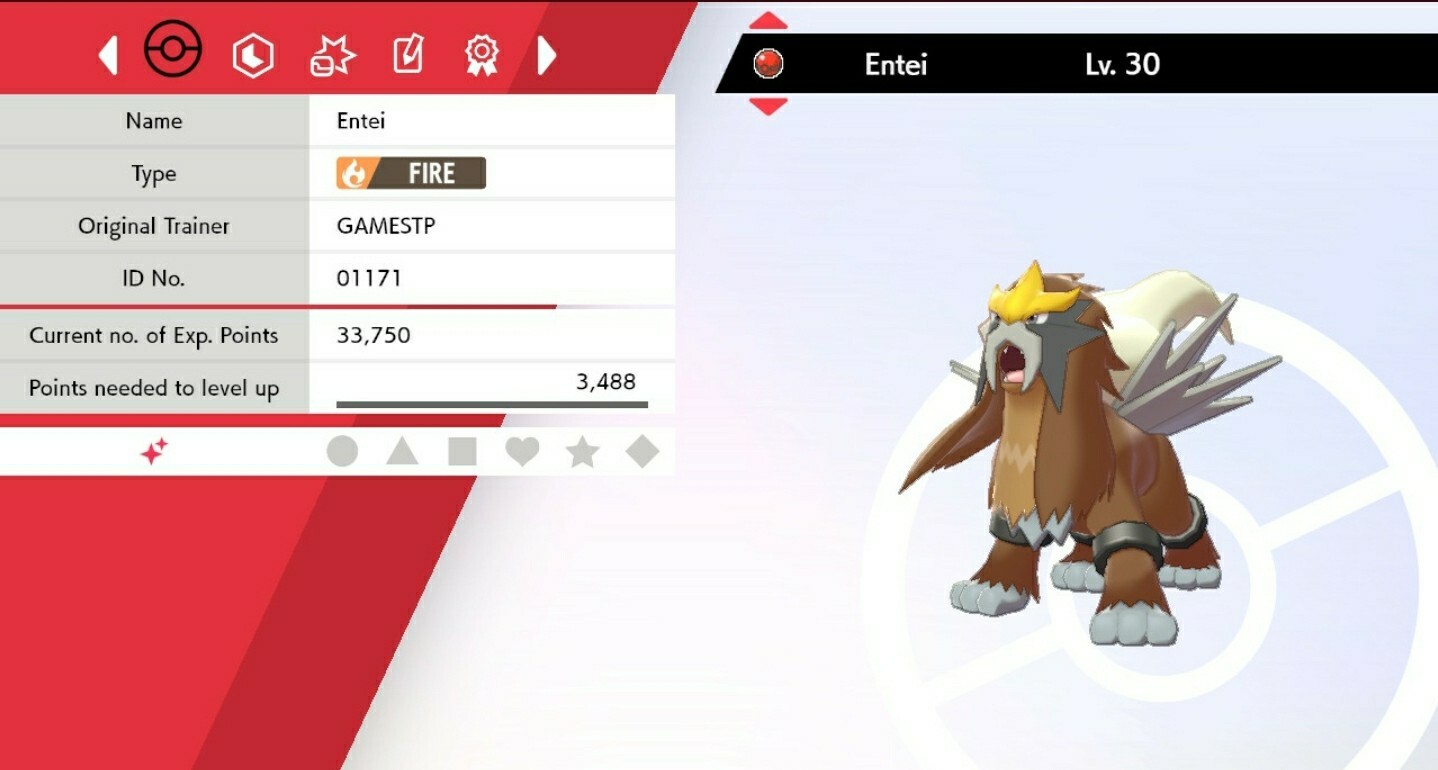This screenshot has width=1438, height=770.
Task: Enable the star marking
Action: [583, 452]
